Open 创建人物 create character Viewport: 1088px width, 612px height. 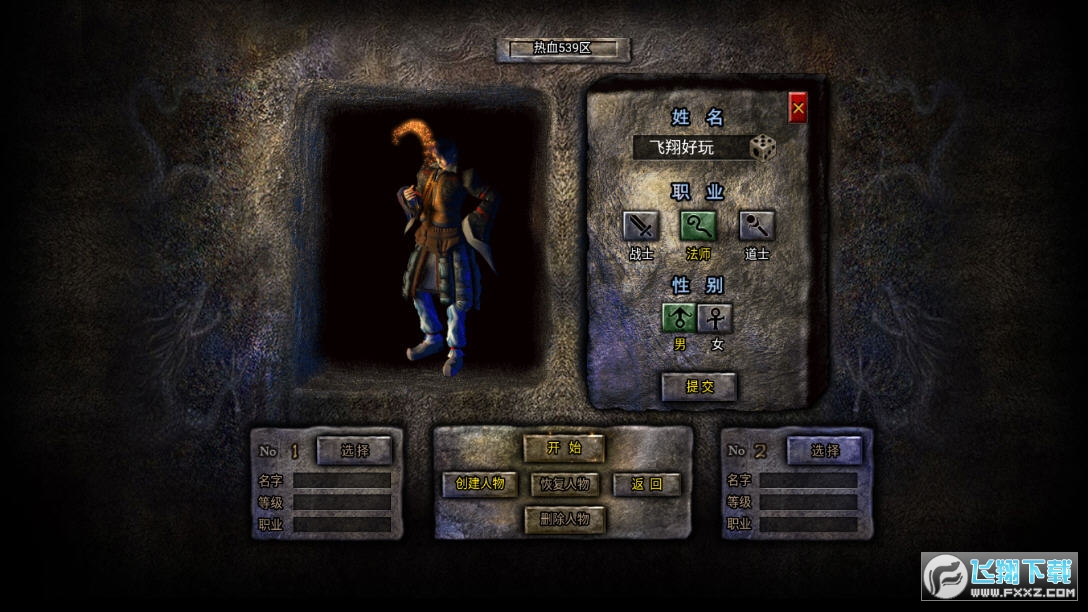click(480, 484)
